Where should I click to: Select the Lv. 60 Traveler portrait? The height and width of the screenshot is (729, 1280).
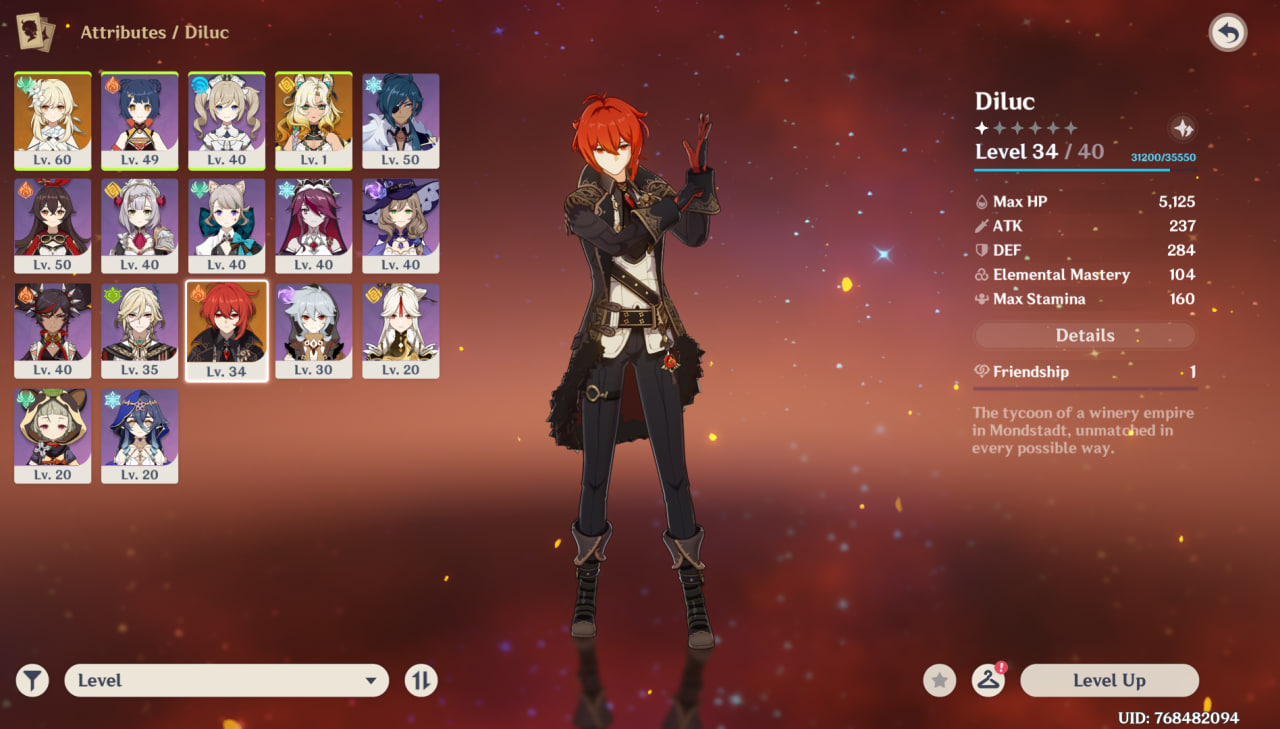tap(53, 120)
